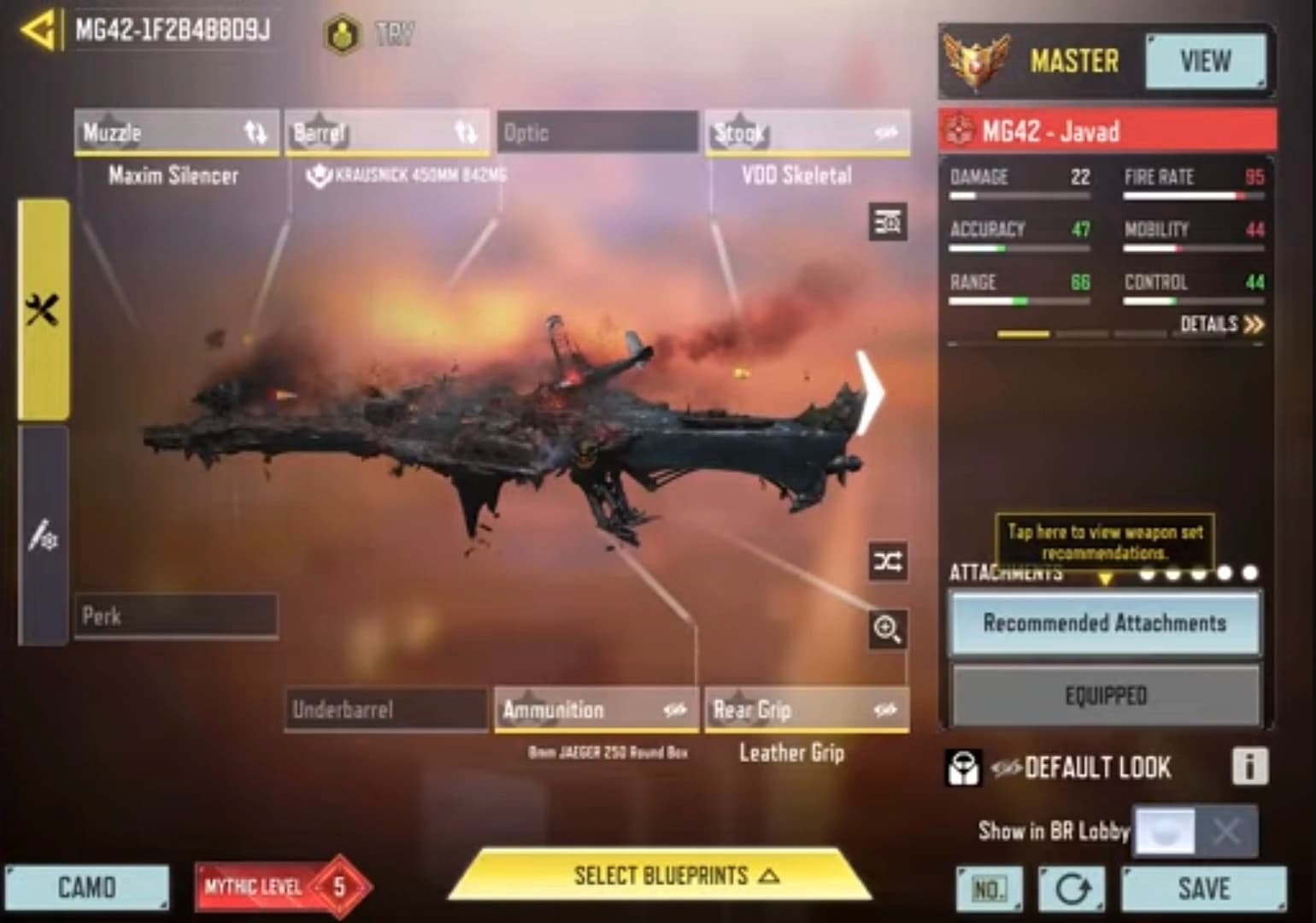Image resolution: width=1316 pixels, height=923 pixels.
Task: Randomize attachments with shuffle icon
Action: pyautogui.click(x=887, y=561)
